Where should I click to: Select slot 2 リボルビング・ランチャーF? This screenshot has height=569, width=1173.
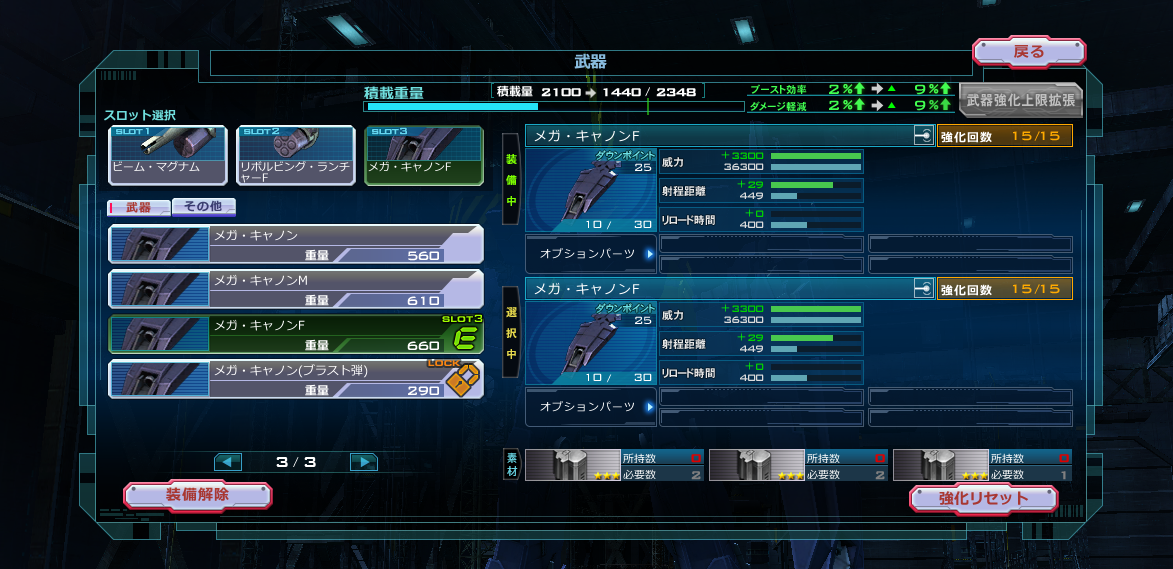point(295,155)
